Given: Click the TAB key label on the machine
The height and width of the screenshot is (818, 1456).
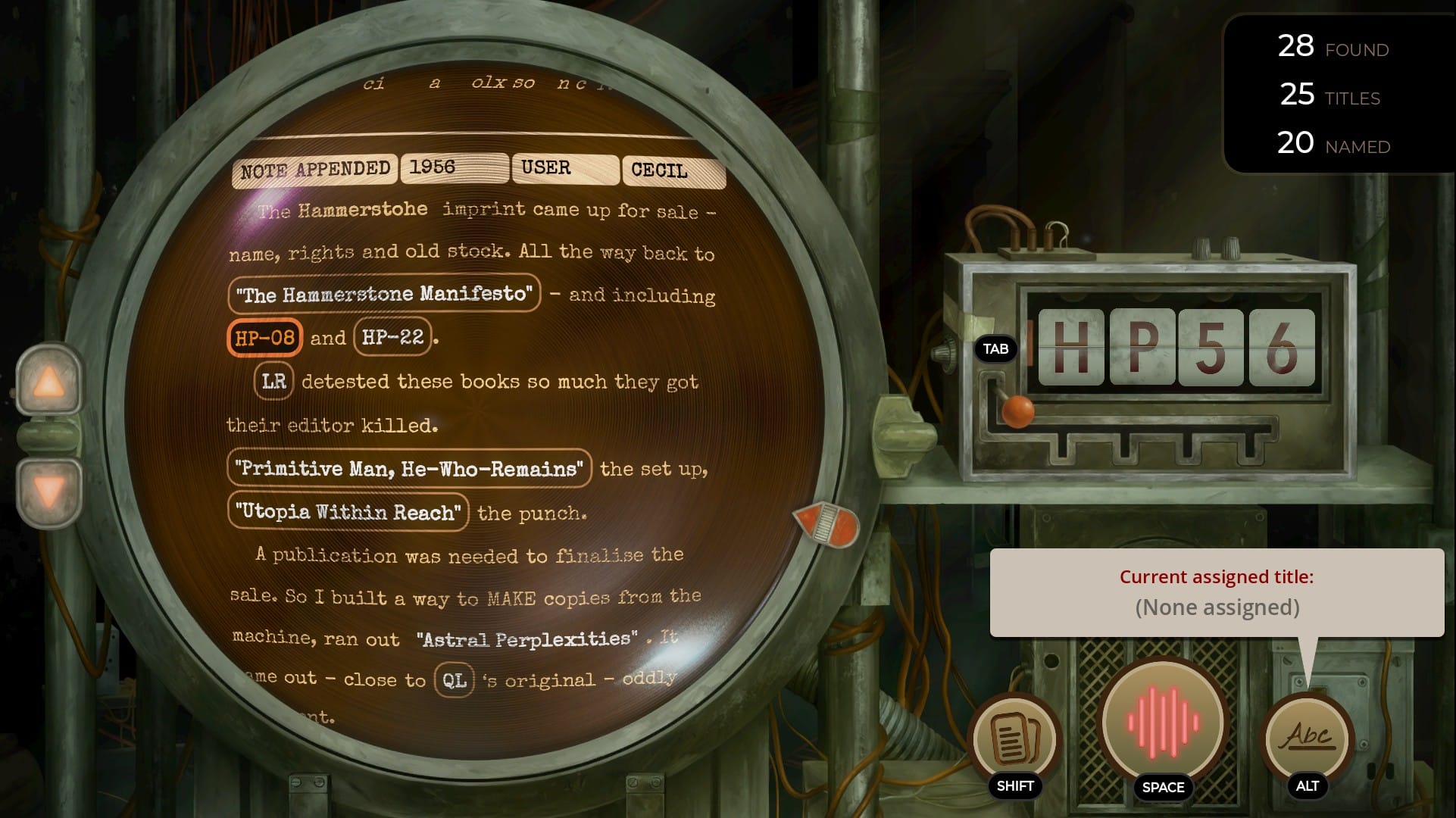Looking at the screenshot, I should pyautogui.click(x=995, y=349).
